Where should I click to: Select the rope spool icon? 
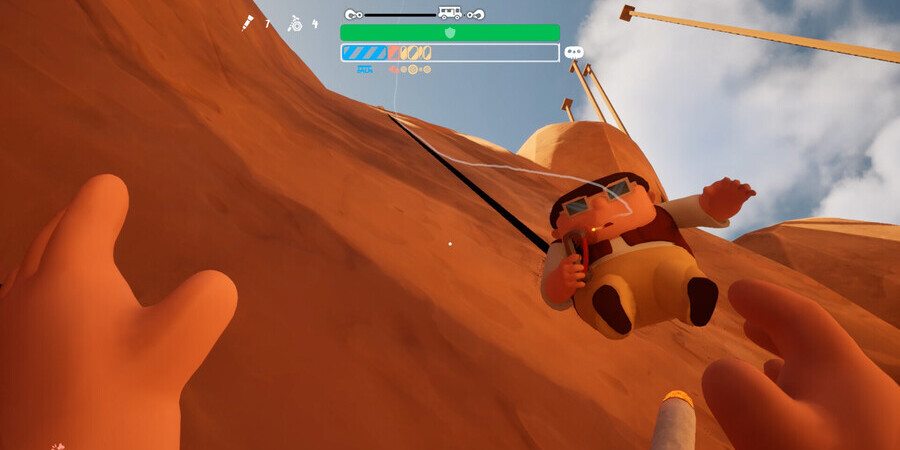click(x=295, y=23)
